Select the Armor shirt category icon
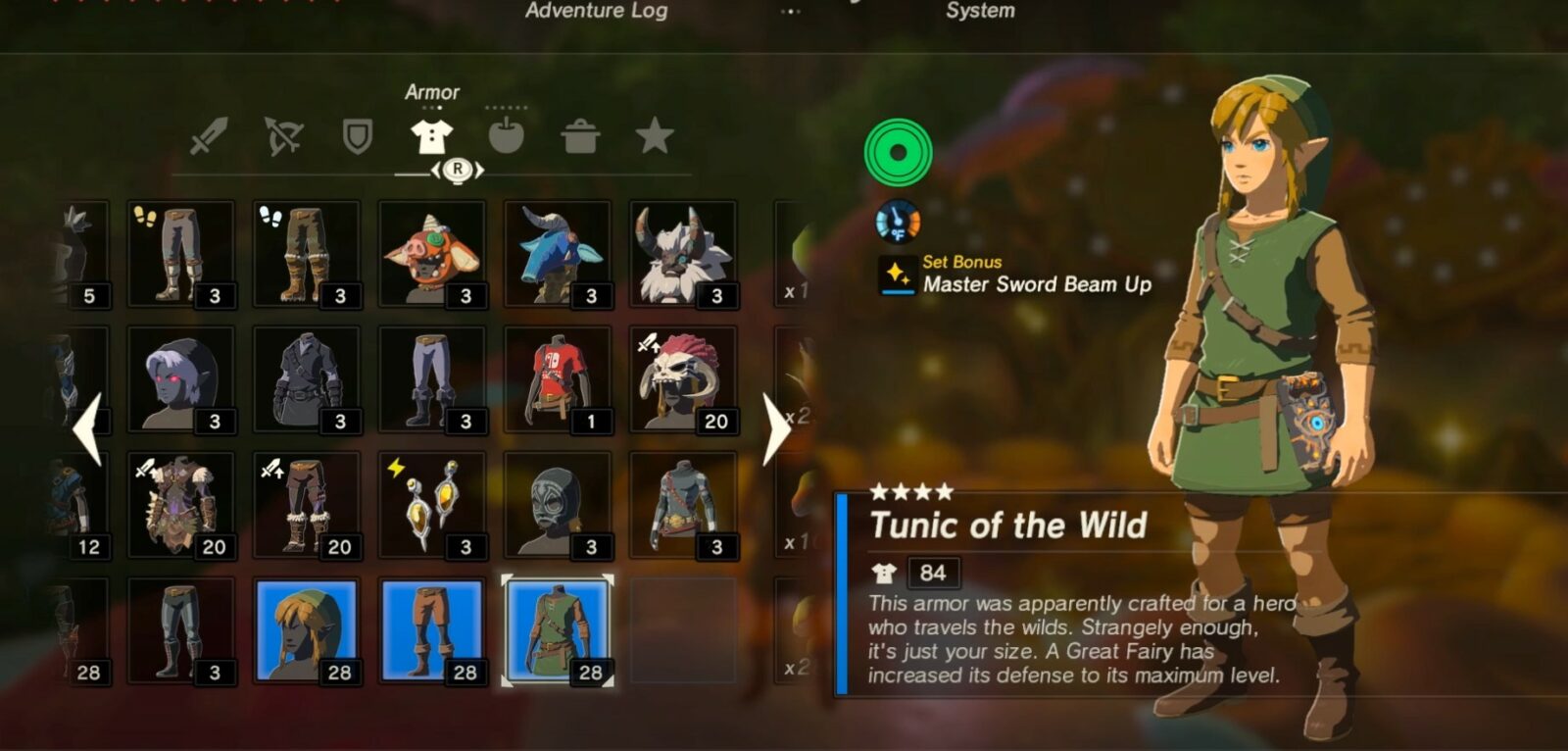The width and height of the screenshot is (1568, 751). tap(431, 136)
